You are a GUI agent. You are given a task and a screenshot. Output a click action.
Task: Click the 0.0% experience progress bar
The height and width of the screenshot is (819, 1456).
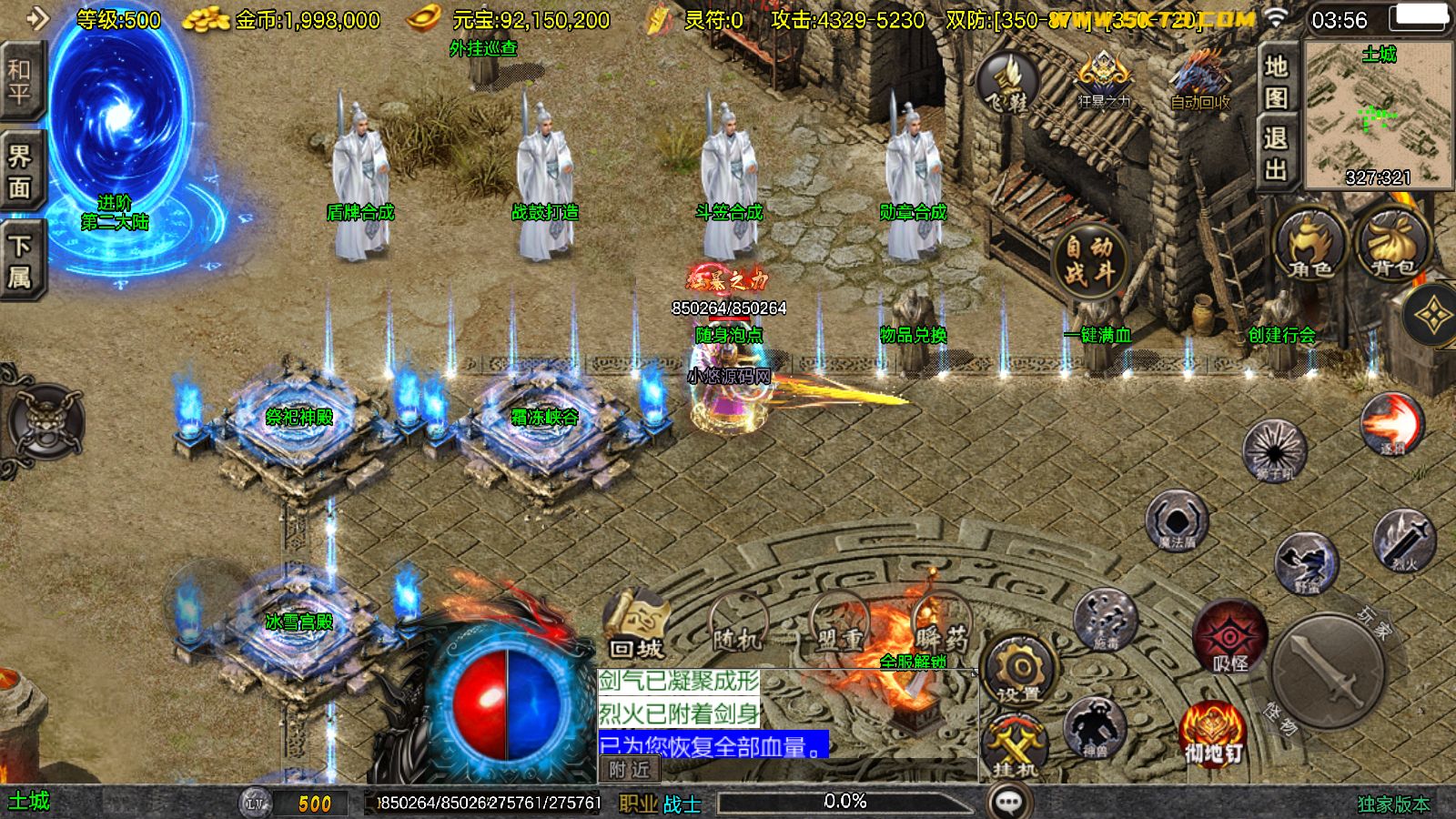pos(846,801)
